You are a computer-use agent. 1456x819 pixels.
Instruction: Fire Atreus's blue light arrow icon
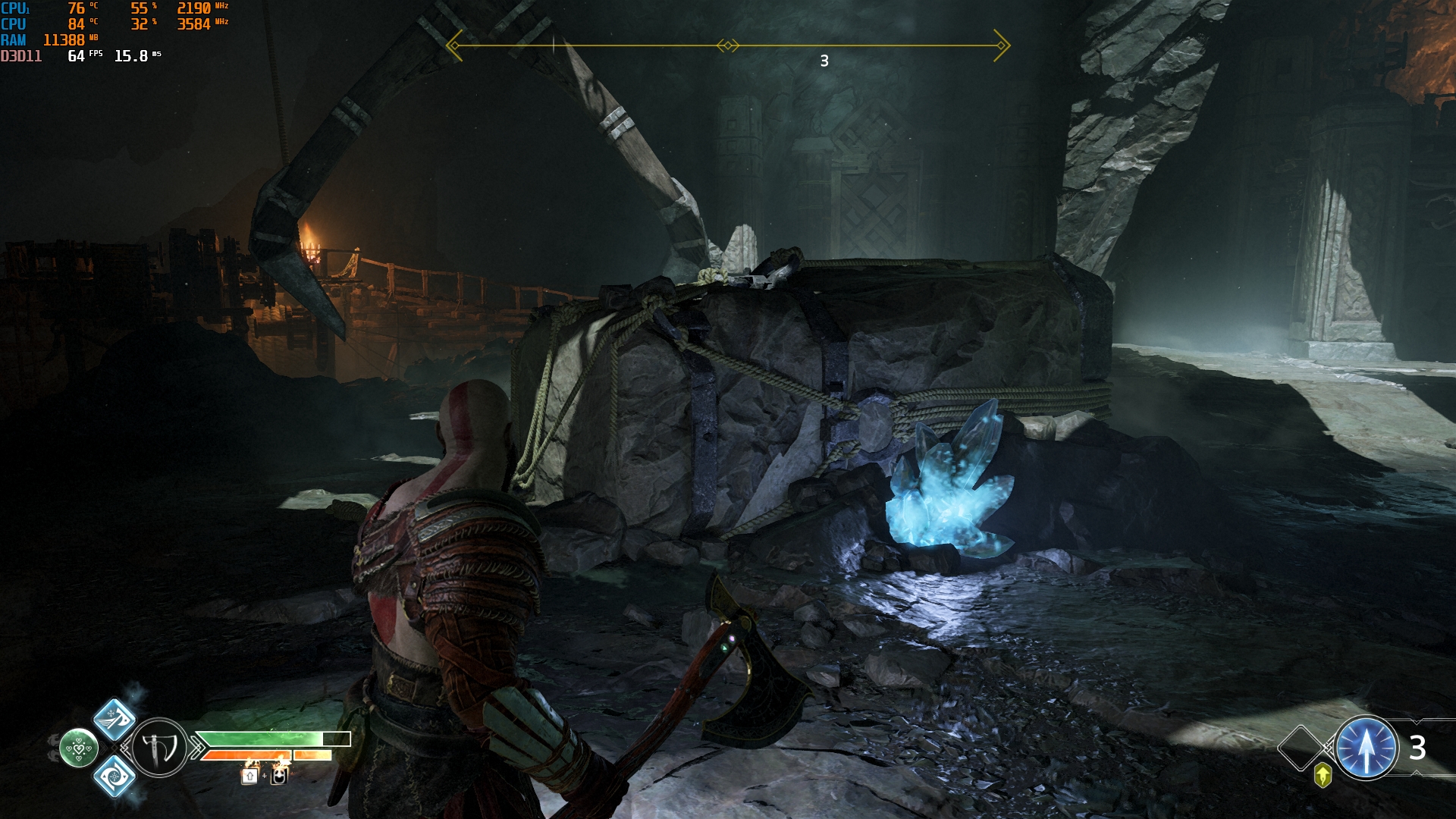click(x=1366, y=748)
